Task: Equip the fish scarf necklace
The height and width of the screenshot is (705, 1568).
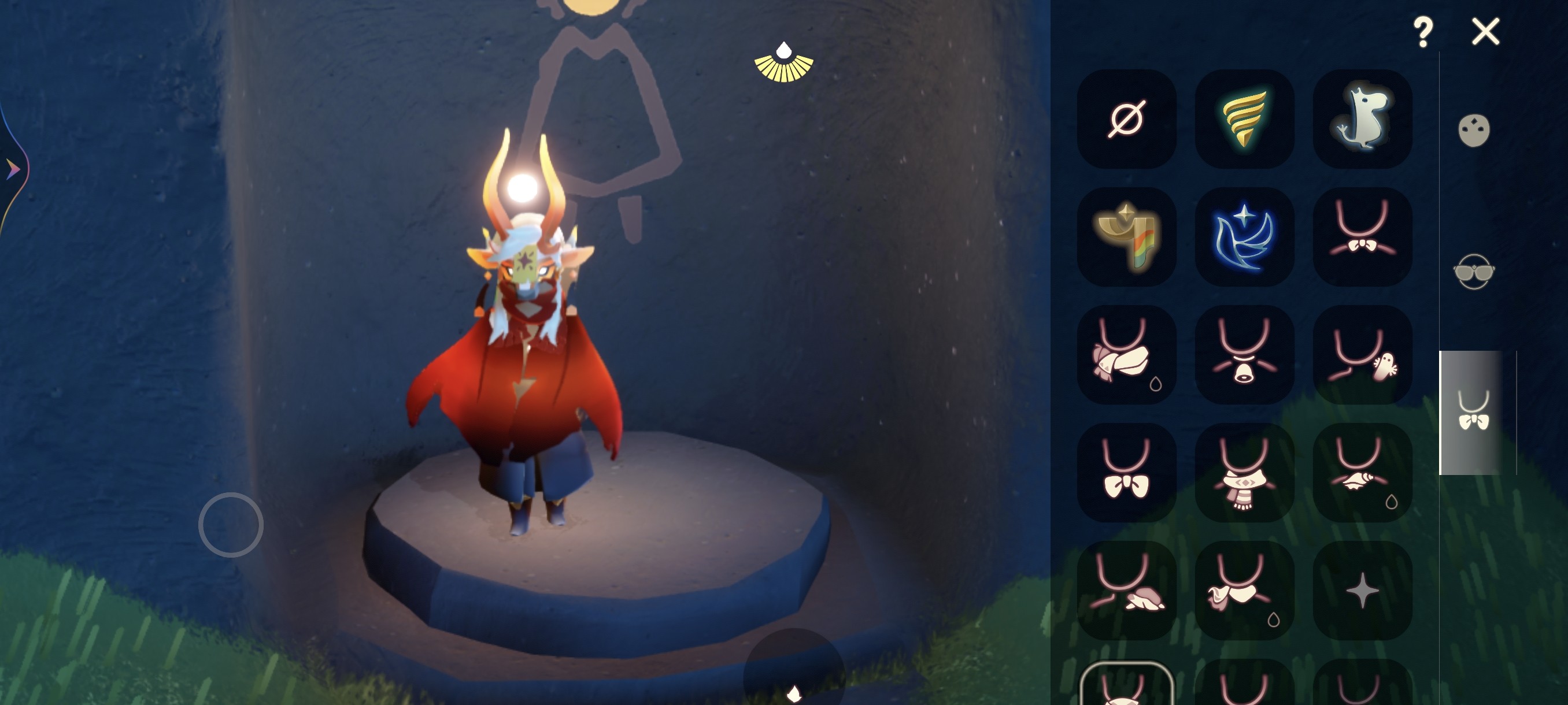Action: coord(1126,355)
